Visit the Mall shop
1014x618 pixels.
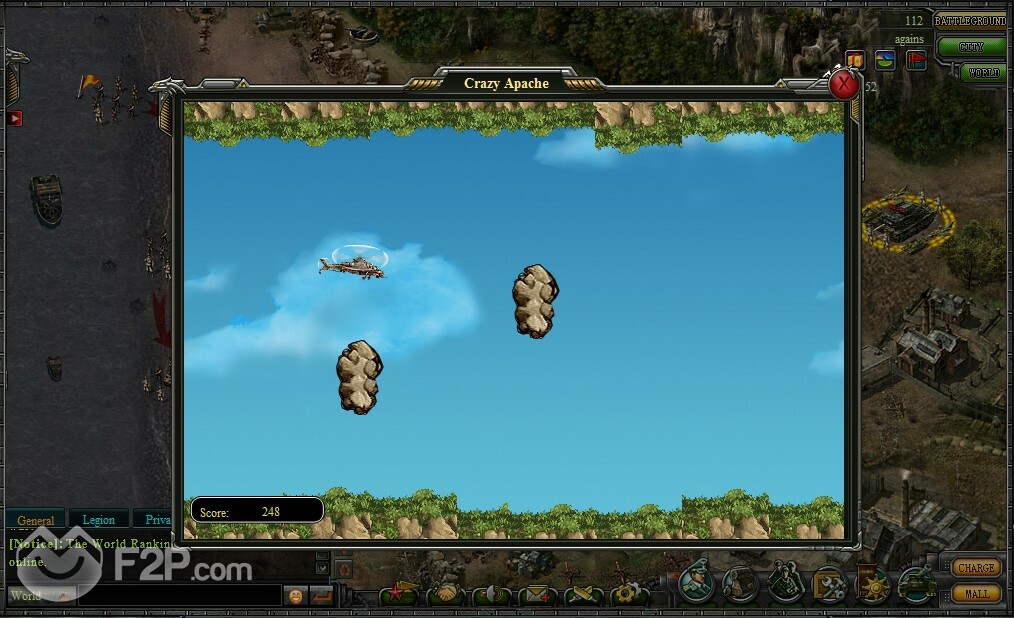pyautogui.click(x=975, y=593)
